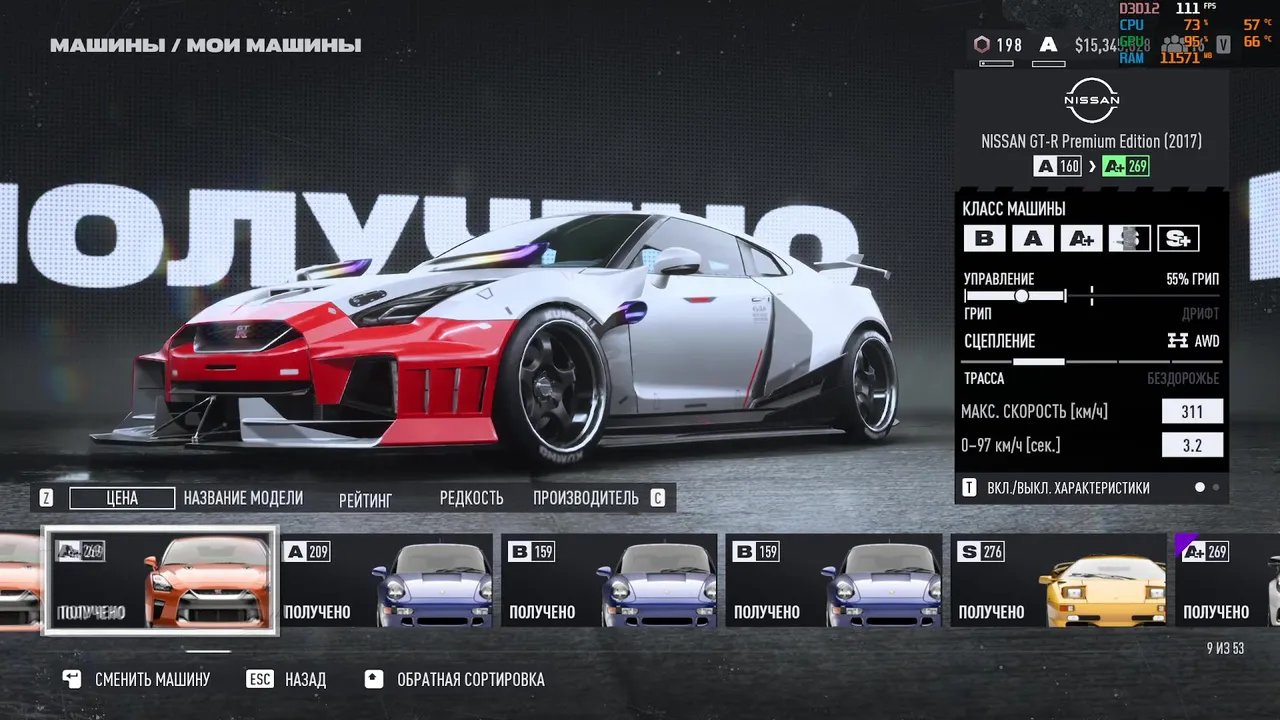Select the orange Nissan GT-R thumbnail
The width and height of the screenshot is (1280, 720).
(160, 580)
